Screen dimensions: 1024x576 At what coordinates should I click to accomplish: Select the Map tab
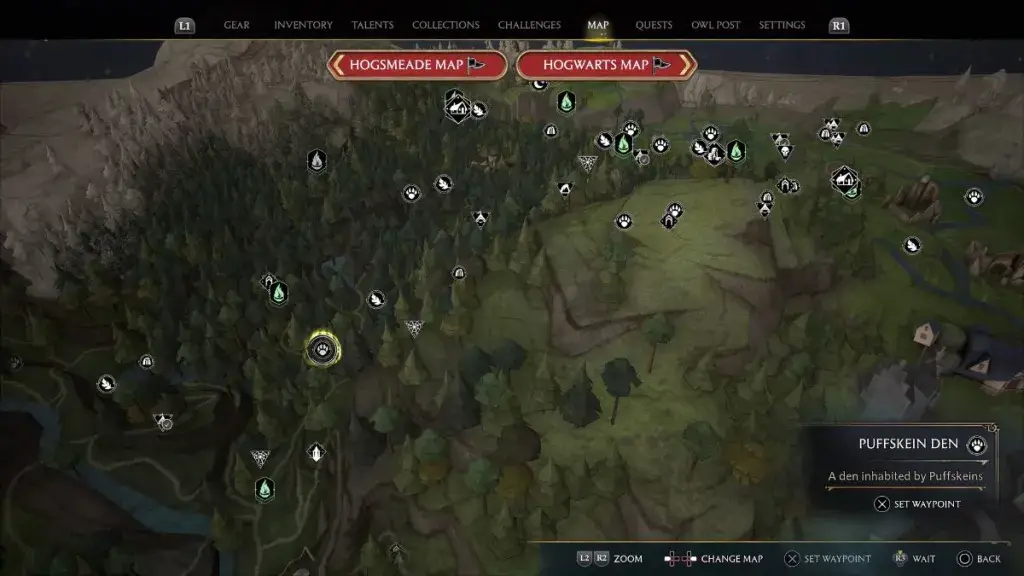coord(598,25)
